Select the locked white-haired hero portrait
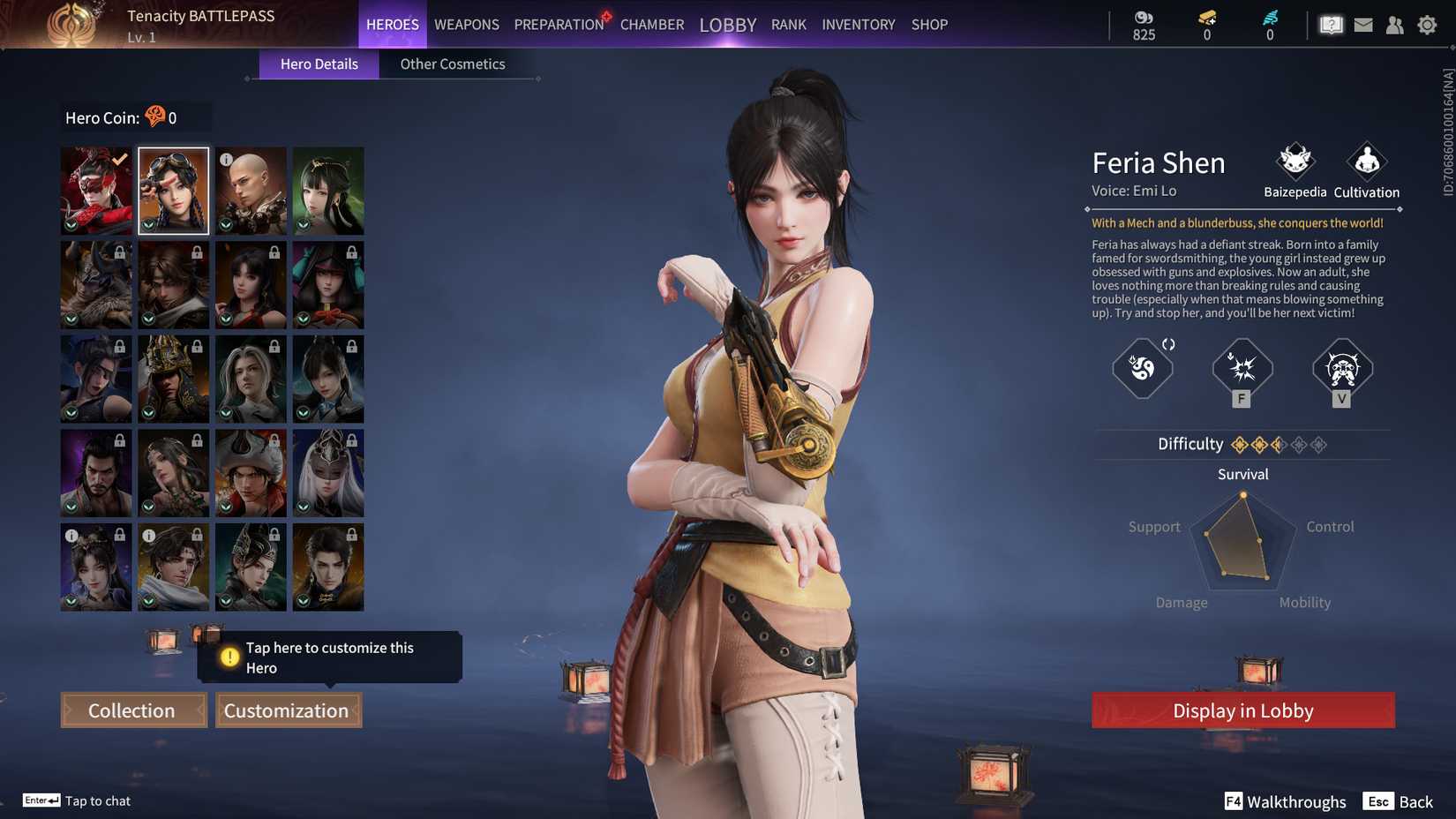Viewport: 1456px width, 819px height. [328, 472]
